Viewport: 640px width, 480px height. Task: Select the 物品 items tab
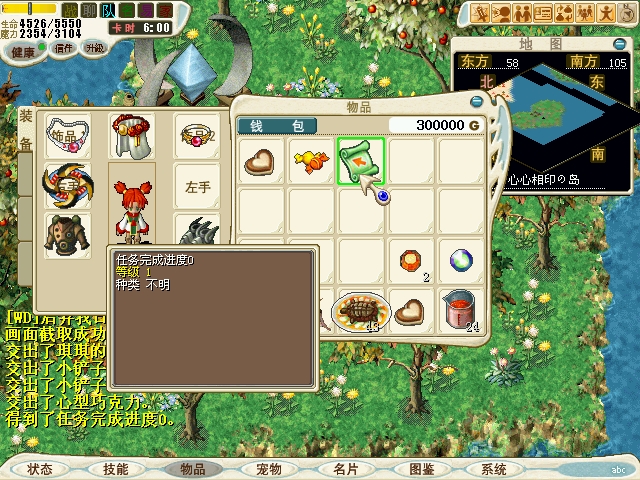tap(191, 468)
